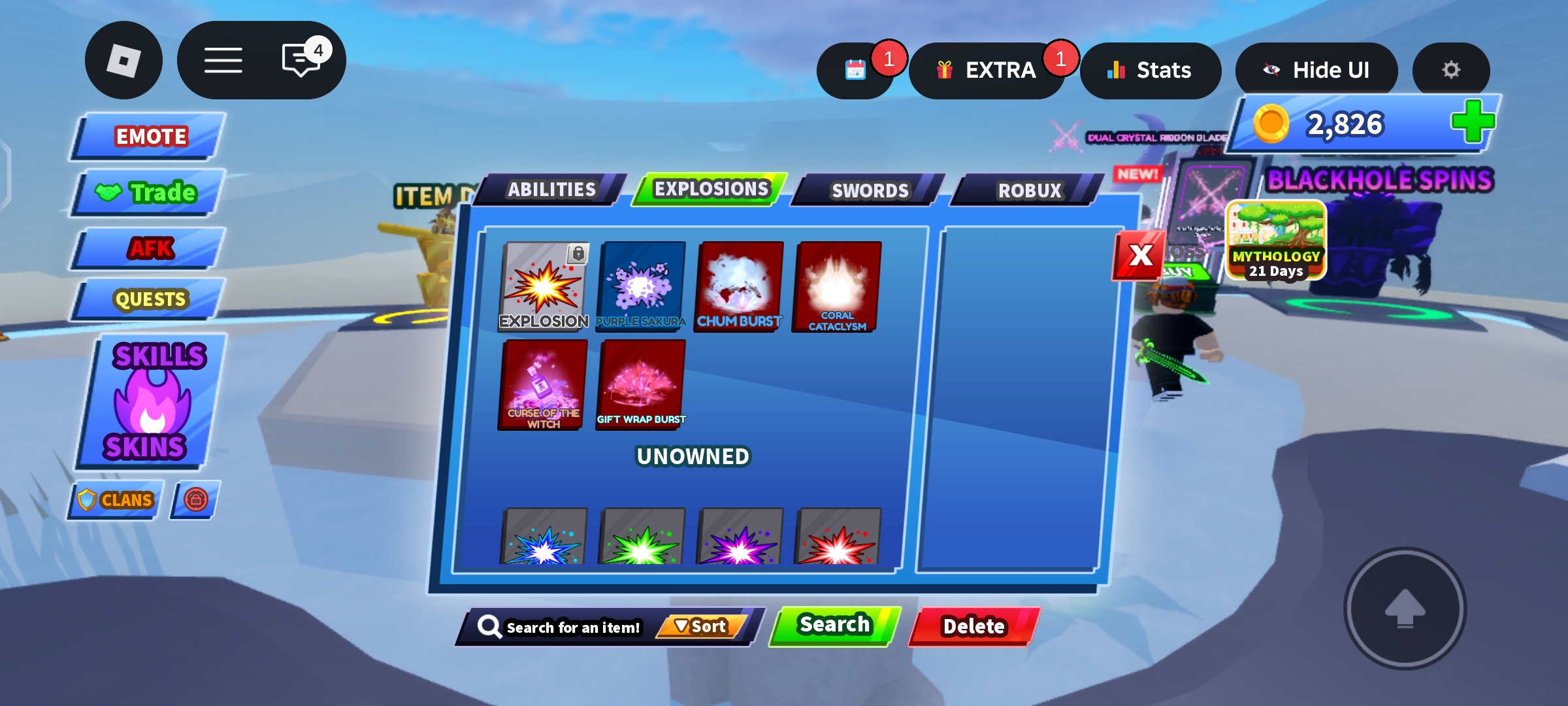Image resolution: width=1568 pixels, height=706 pixels.
Task: Select the Purple Sakura explosion
Action: [x=641, y=286]
